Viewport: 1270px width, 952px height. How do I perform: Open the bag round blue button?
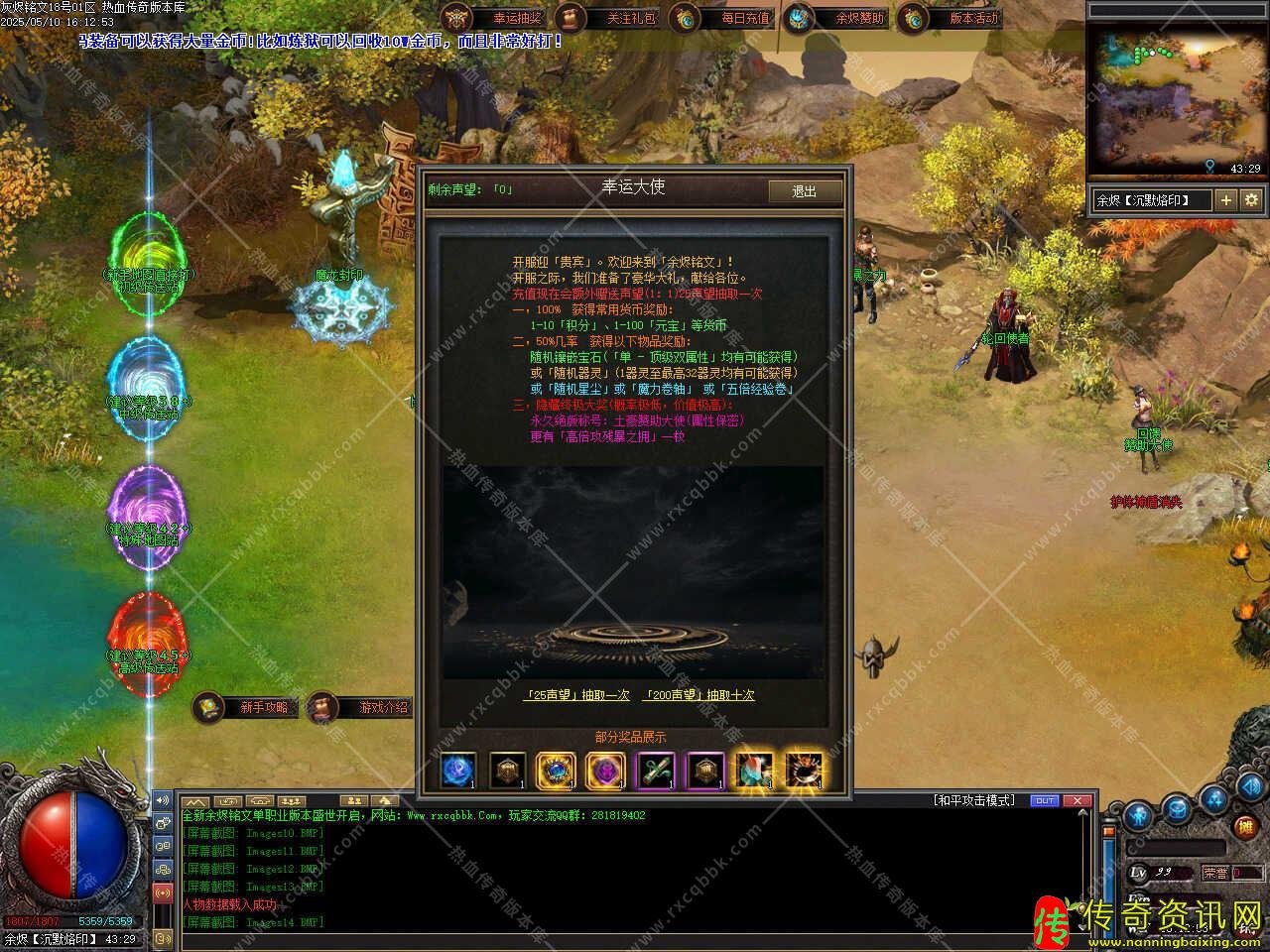[1177, 808]
